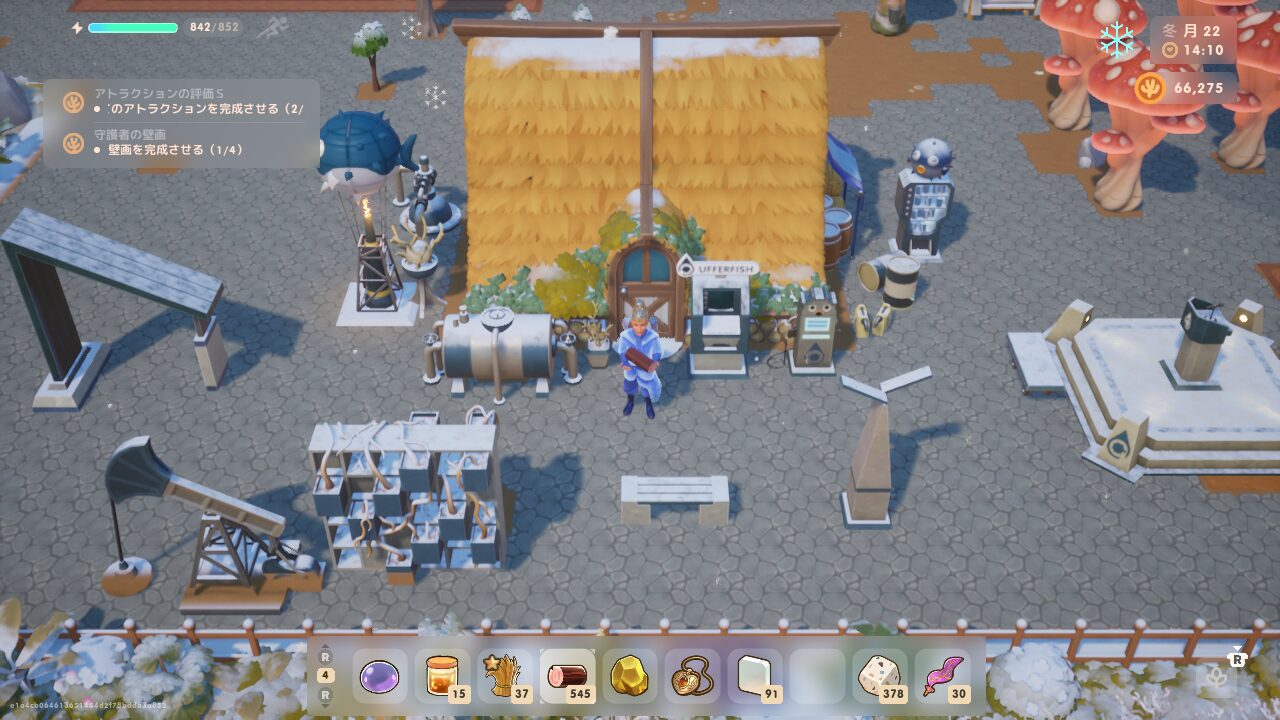1280x720 pixels.
Task: Select the honey jar slot with 15
Action: tap(442, 677)
